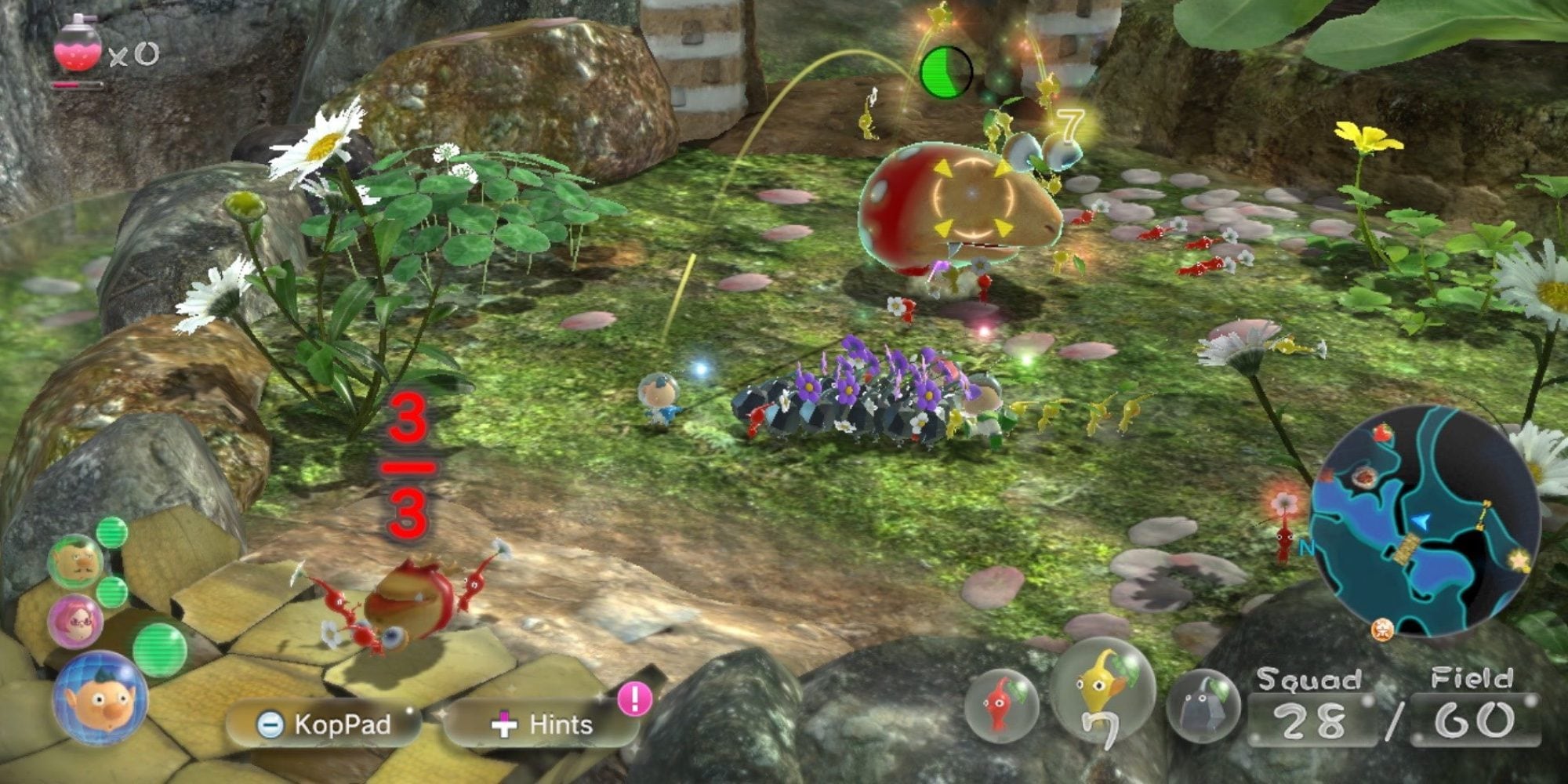Click the circular radar minimap
This screenshot has width=1568, height=784.
coord(1425,522)
